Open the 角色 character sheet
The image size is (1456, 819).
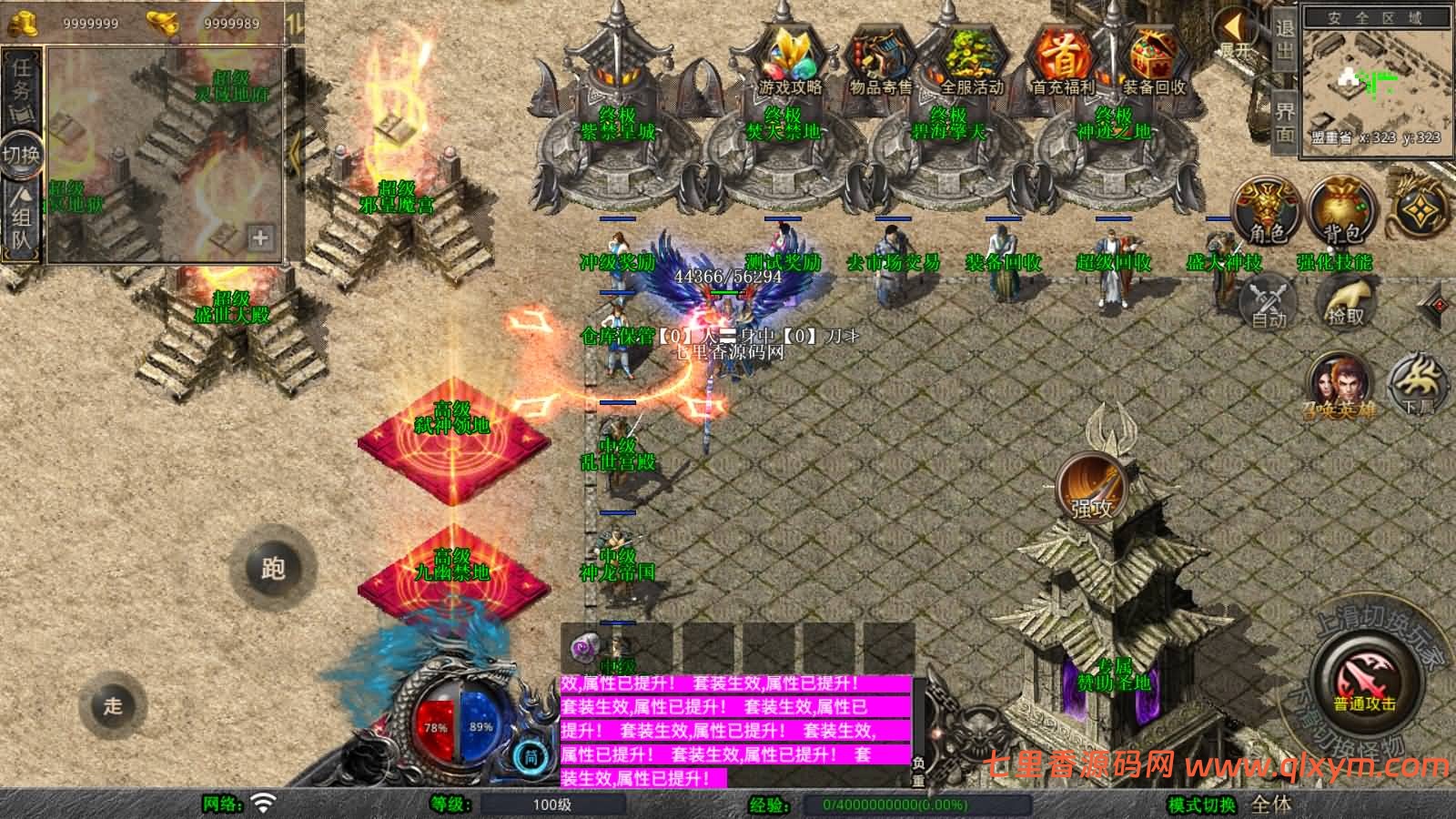(x=1266, y=211)
